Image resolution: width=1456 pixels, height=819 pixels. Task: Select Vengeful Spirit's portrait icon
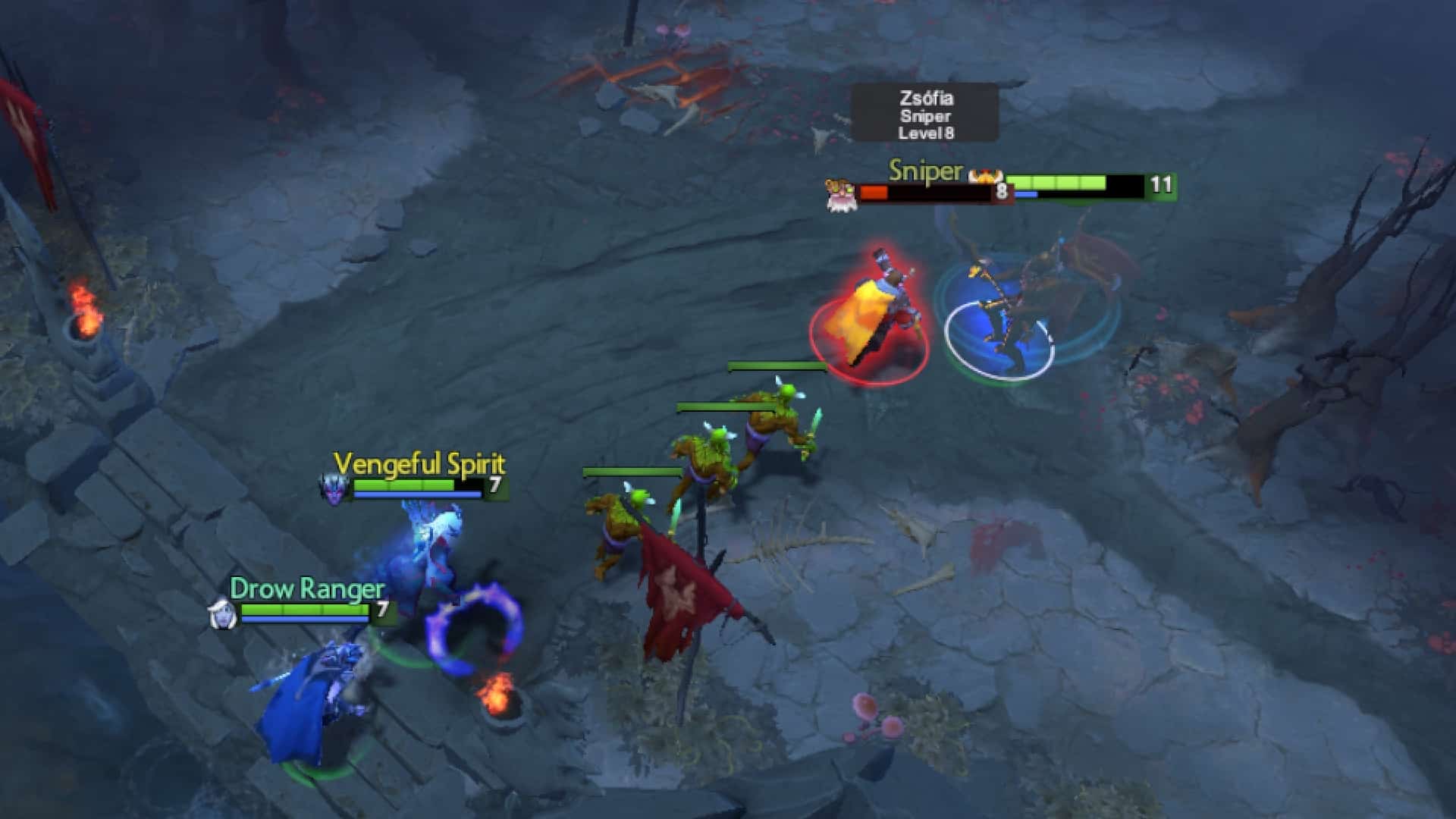click(331, 486)
